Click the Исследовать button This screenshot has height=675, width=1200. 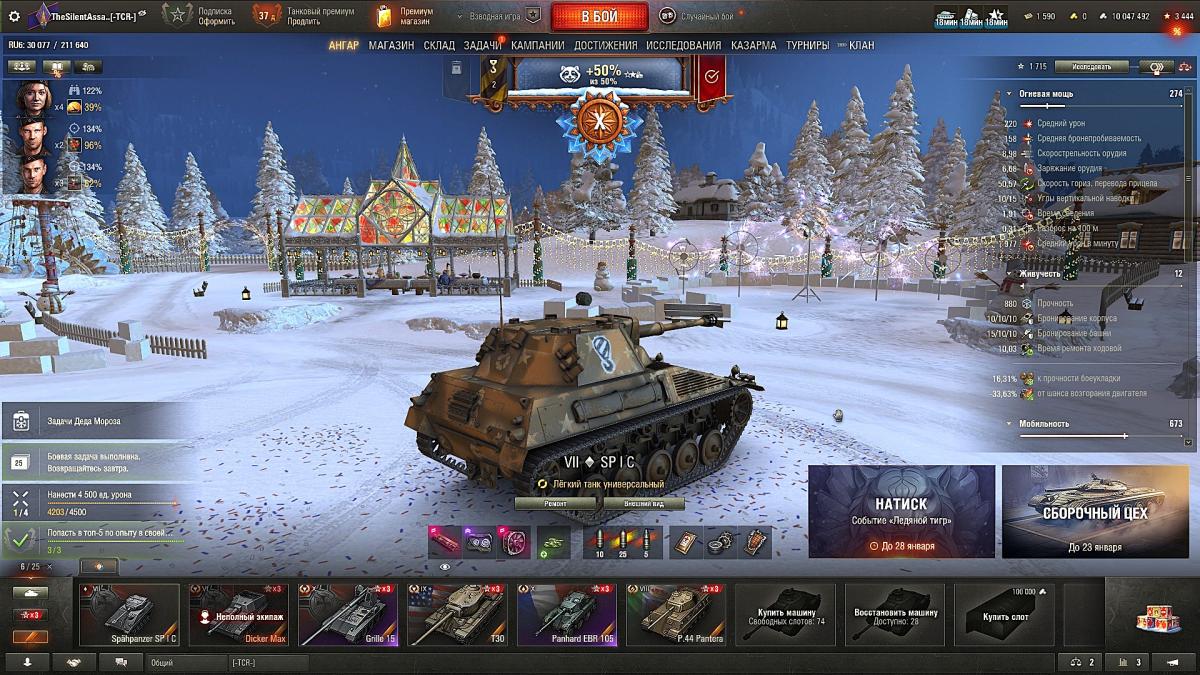coord(1090,67)
